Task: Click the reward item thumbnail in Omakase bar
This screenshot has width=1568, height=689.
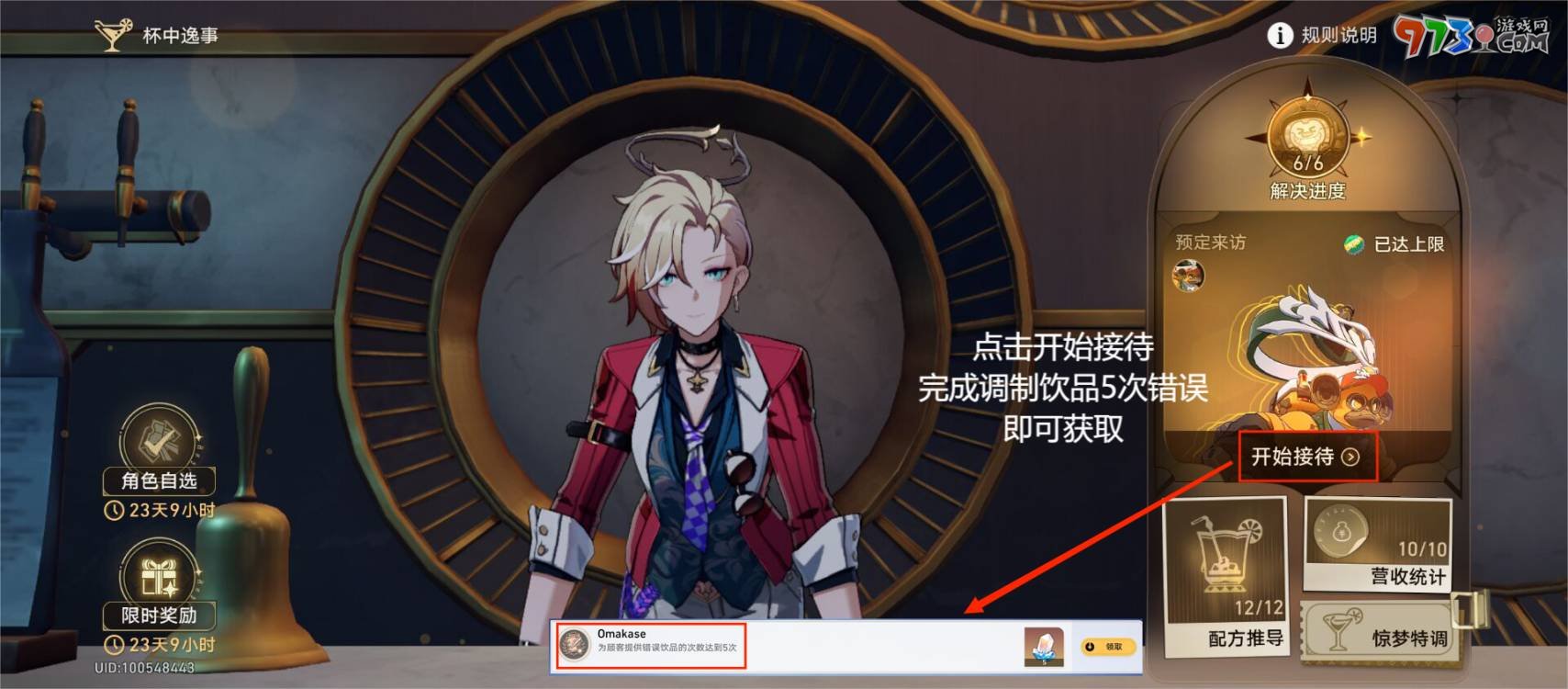Action: coord(1046,646)
